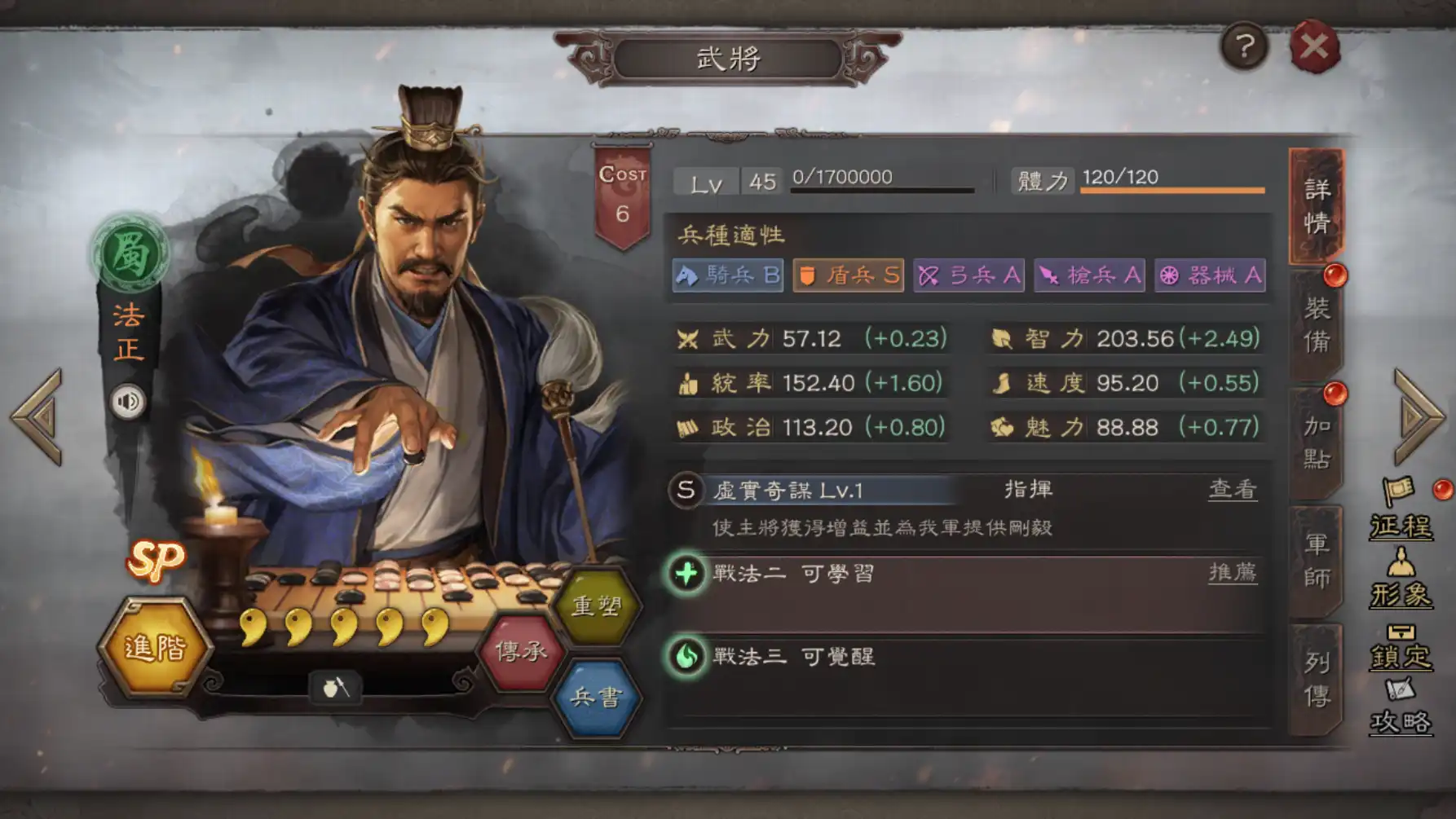Click the 騎兵 B cavalry aptitude badge
The width and height of the screenshot is (1456, 819).
(726, 276)
